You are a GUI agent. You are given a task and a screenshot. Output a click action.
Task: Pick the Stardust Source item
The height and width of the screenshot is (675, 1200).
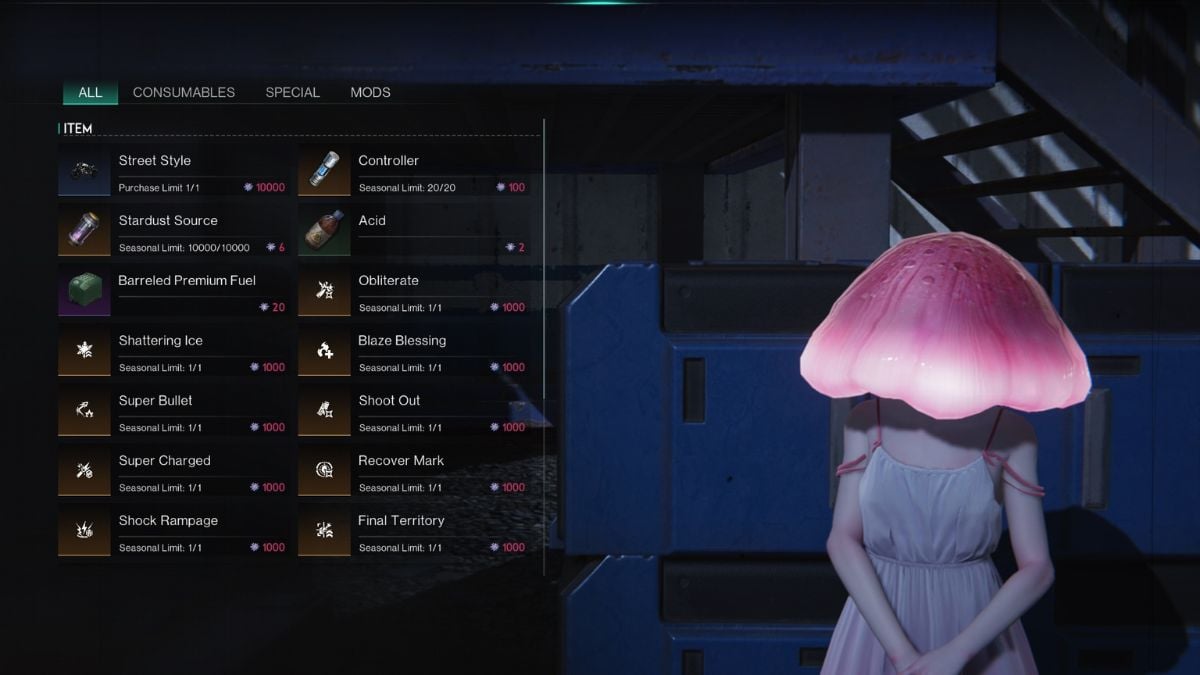173,231
